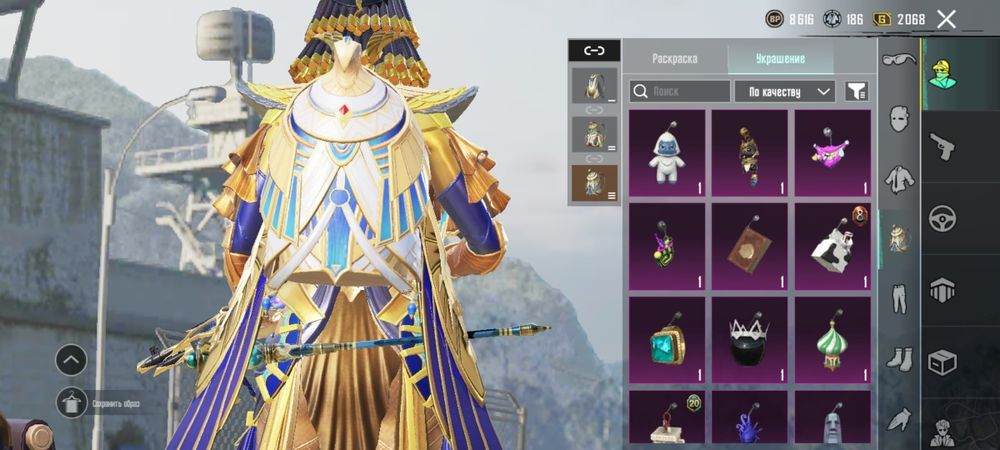Image resolution: width=1000 pixels, height=450 pixels.
Task: Open the По качеству sort dropdown
Action: [x=785, y=91]
